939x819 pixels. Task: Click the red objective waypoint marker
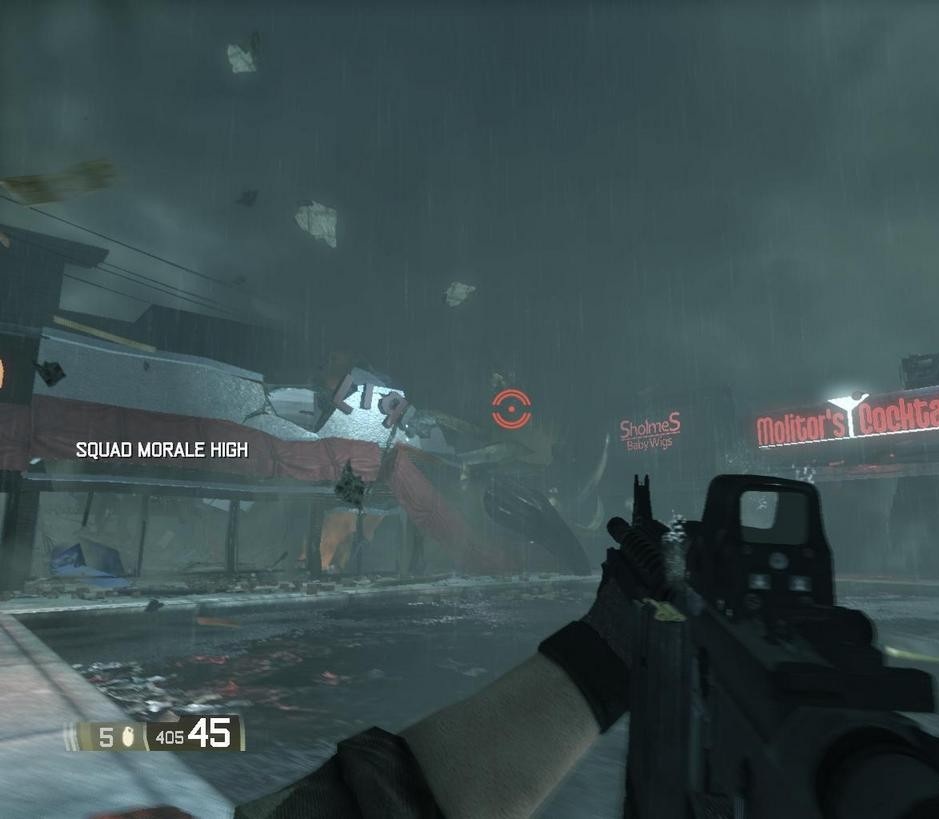[511, 409]
